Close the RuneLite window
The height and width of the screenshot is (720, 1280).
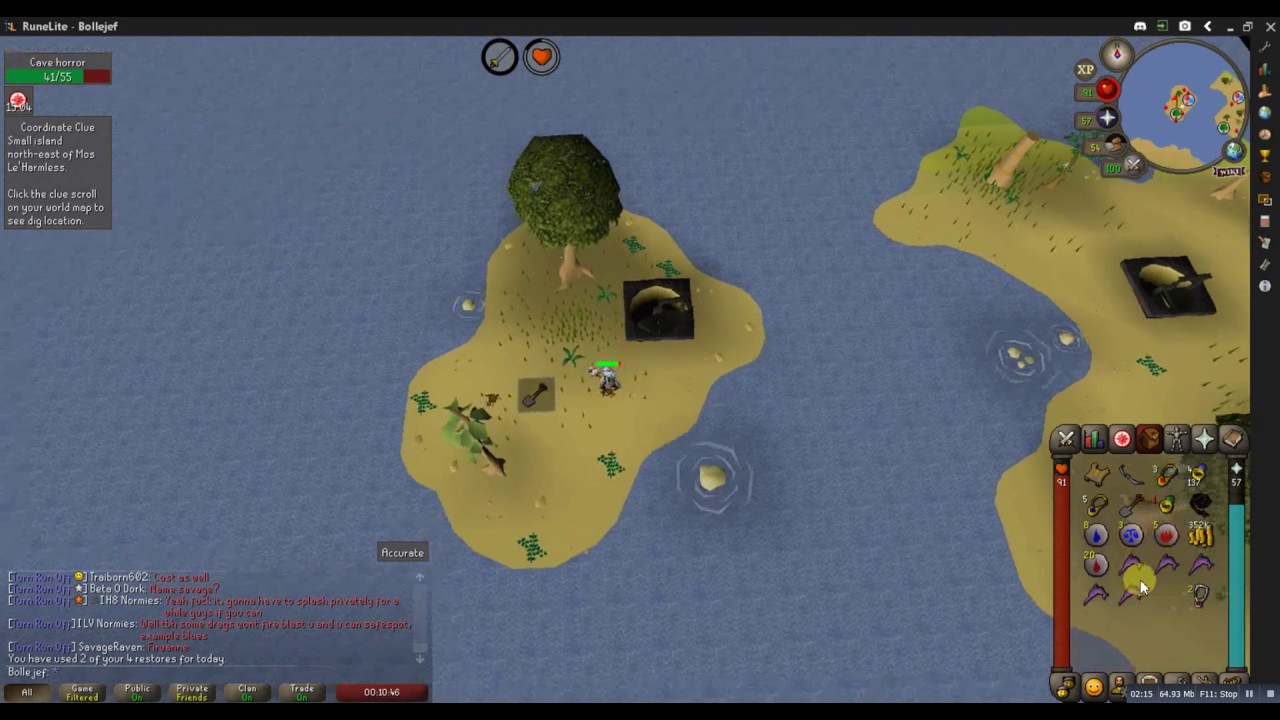point(1270,26)
